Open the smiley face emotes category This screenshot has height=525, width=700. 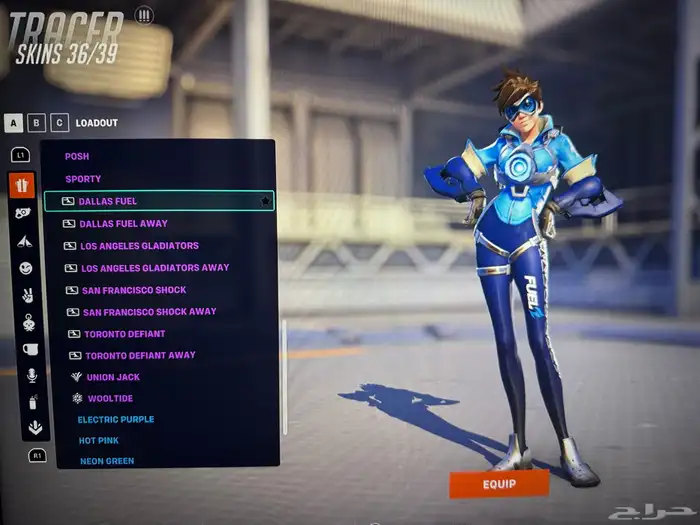point(25,268)
